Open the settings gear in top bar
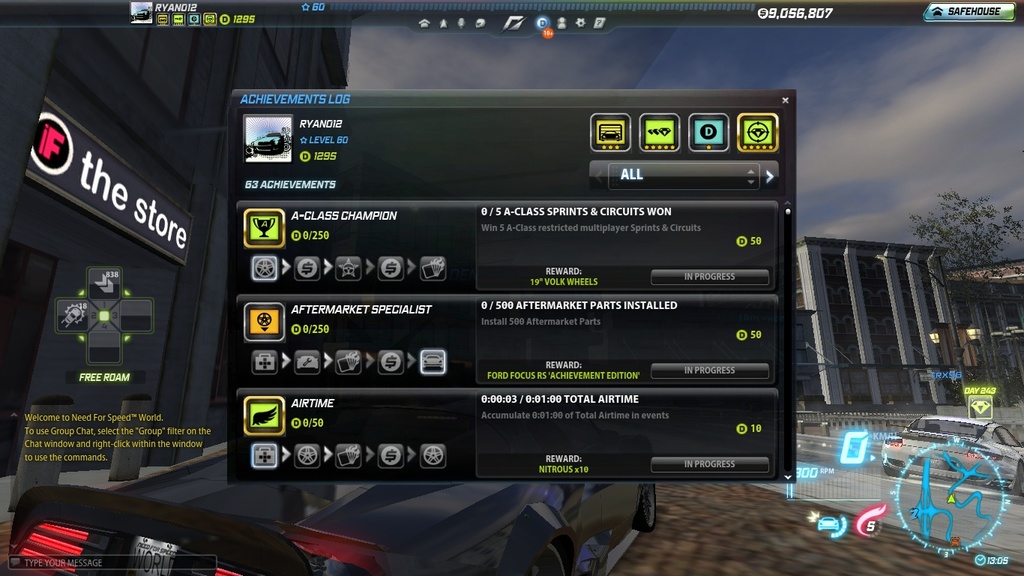This screenshot has height=576, width=1024. 580,22
